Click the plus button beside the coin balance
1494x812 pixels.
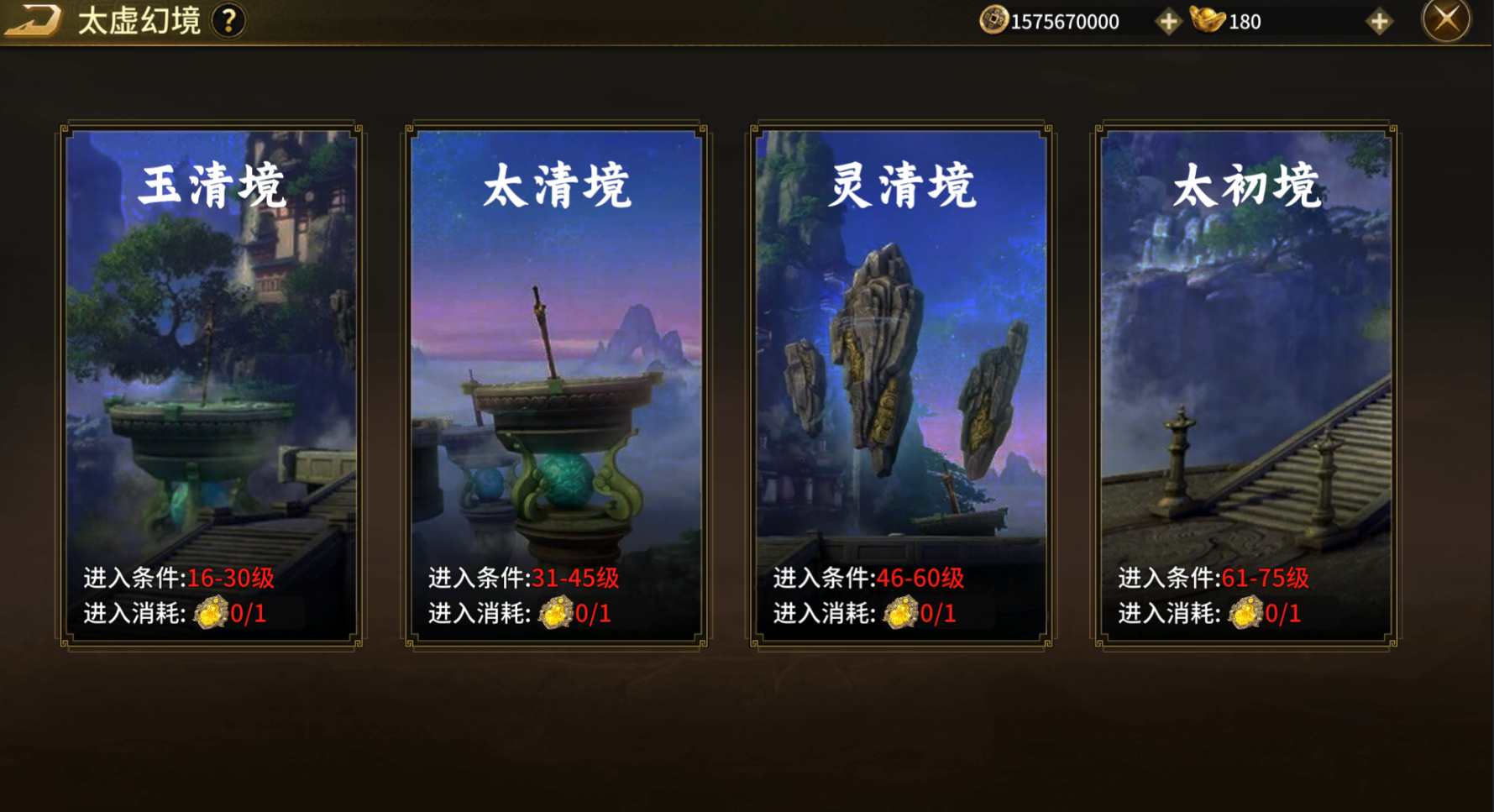(x=1167, y=20)
